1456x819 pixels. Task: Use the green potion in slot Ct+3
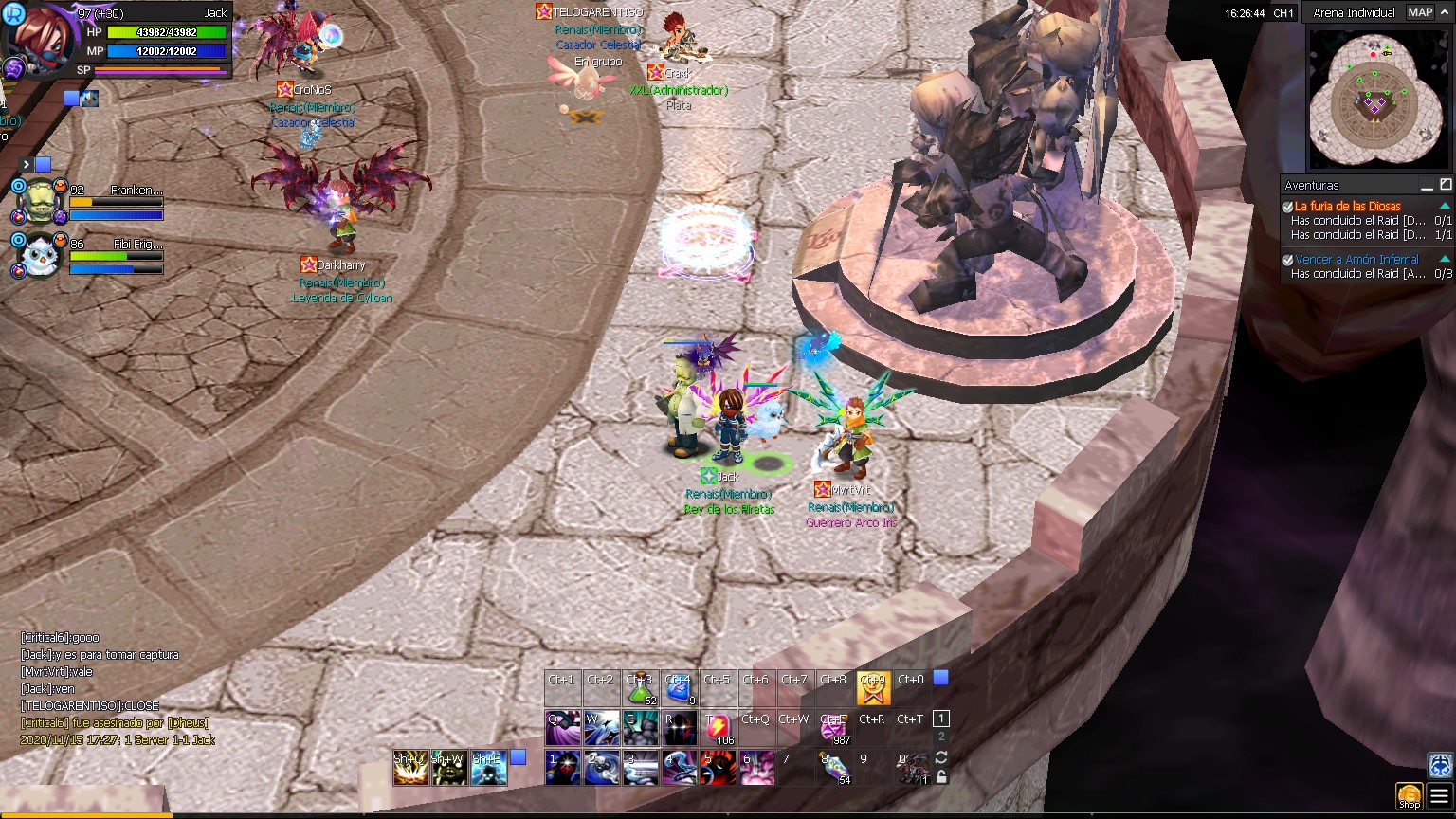click(x=640, y=689)
